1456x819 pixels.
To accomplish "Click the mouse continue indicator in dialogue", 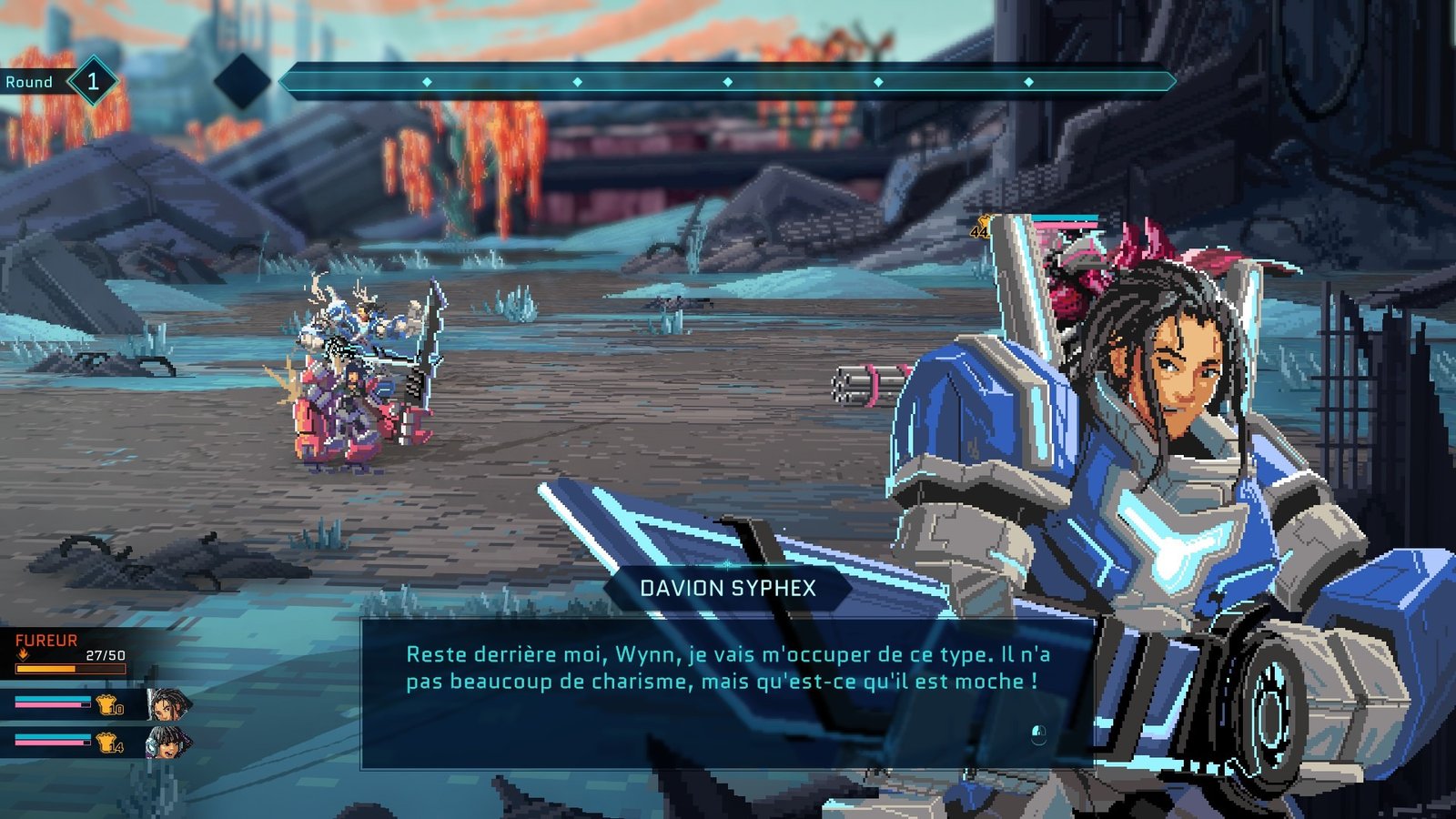I will (x=1038, y=734).
